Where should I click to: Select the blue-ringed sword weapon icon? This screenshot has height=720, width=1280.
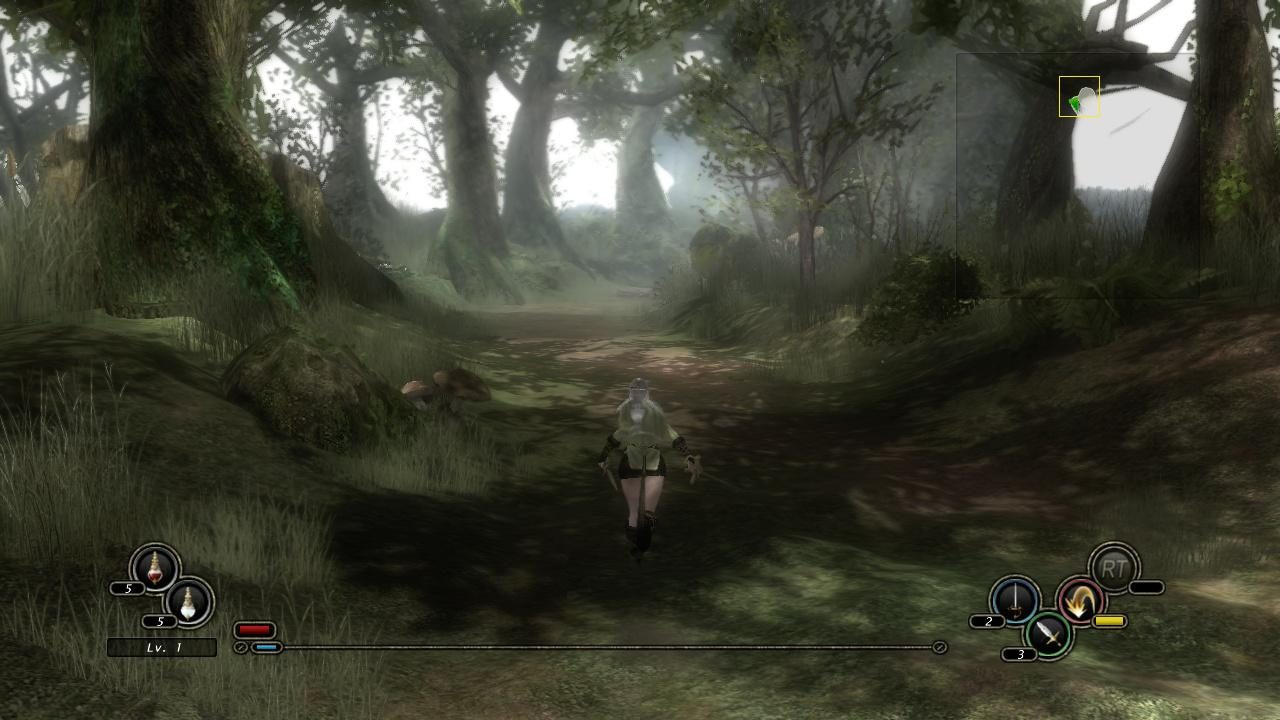click(x=1015, y=599)
